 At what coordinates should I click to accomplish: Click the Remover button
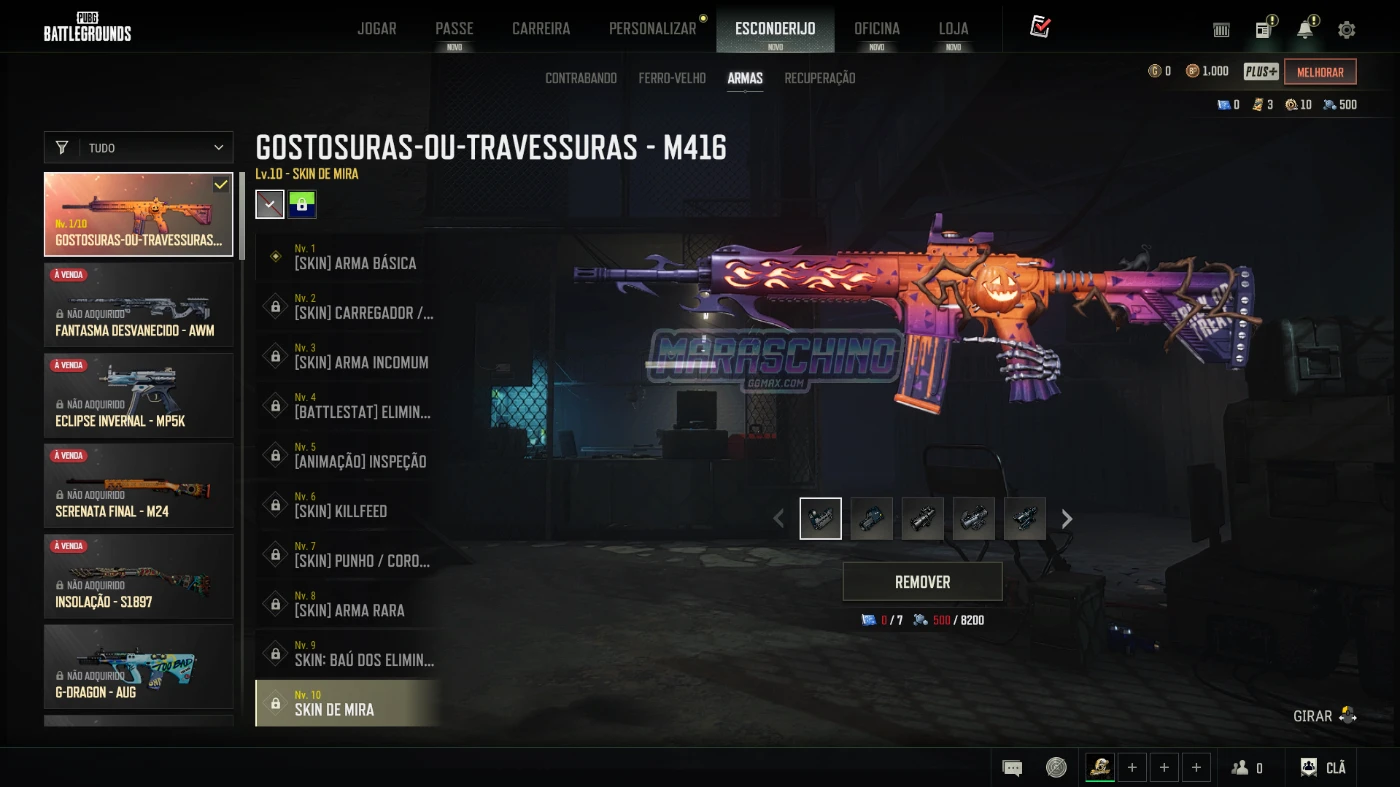pos(922,581)
